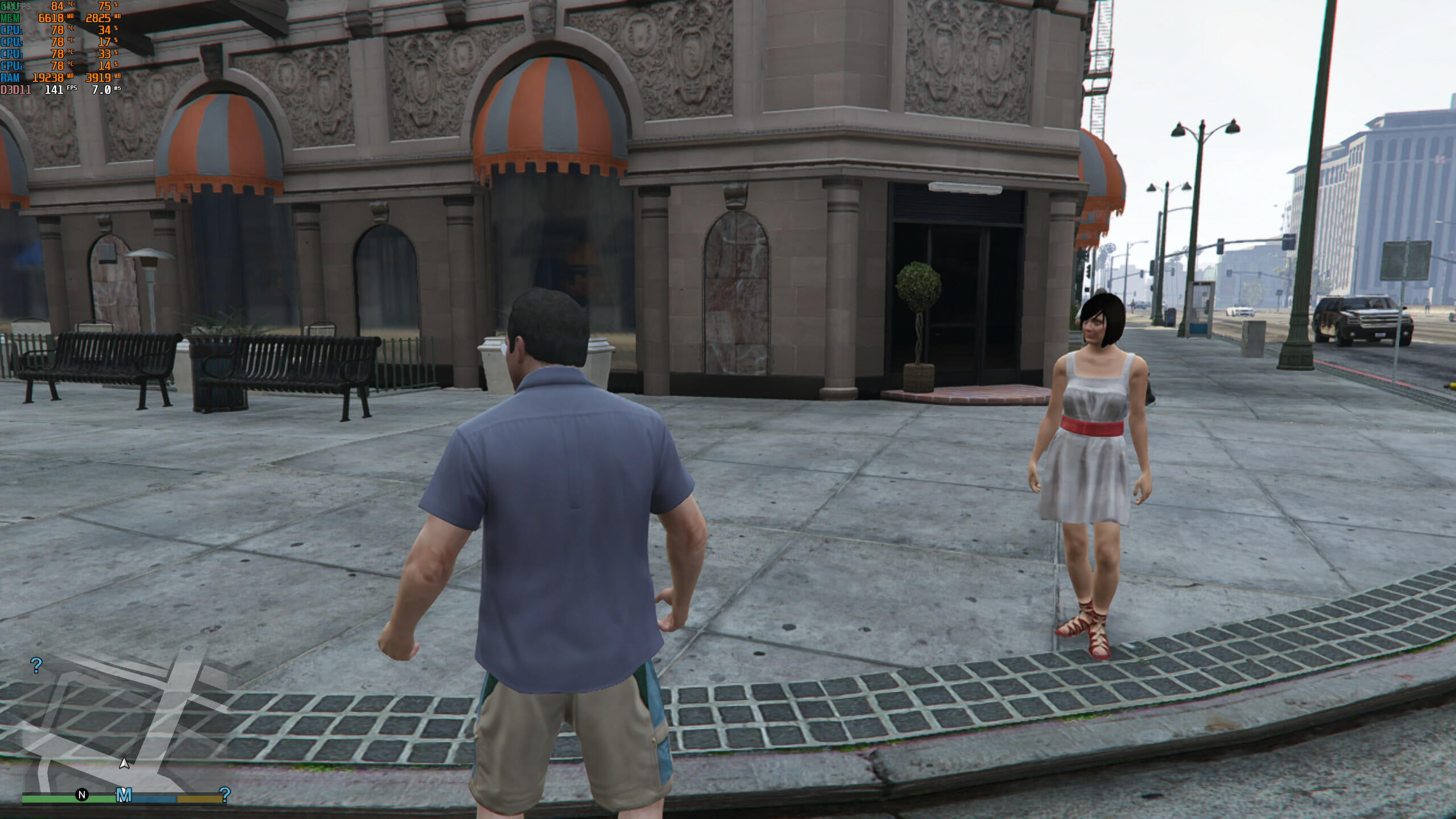Image resolution: width=1456 pixels, height=819 pixels.
Task: Select the blue M mission blip
Action: [123, 795]
